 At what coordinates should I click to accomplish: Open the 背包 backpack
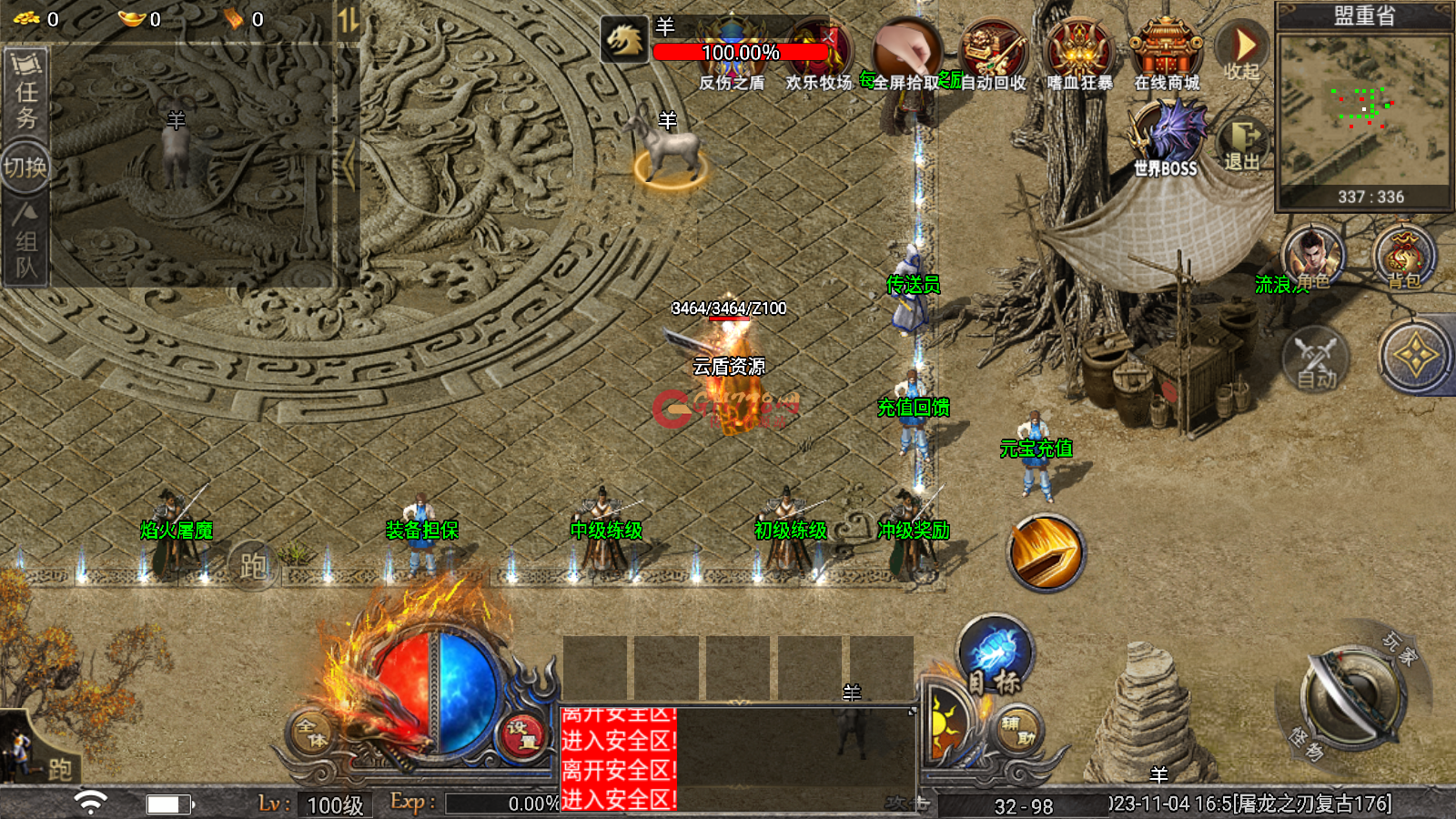tap(1404, 257)
